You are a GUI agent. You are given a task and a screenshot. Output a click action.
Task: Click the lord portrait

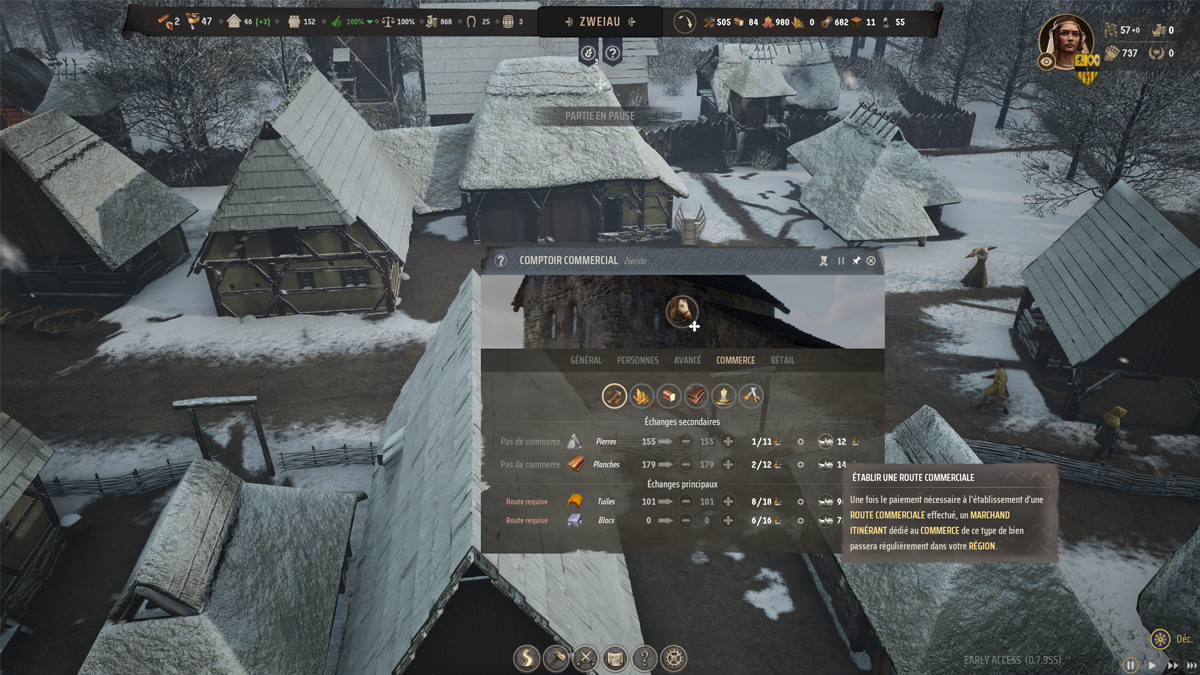[x=1064, y=40]
